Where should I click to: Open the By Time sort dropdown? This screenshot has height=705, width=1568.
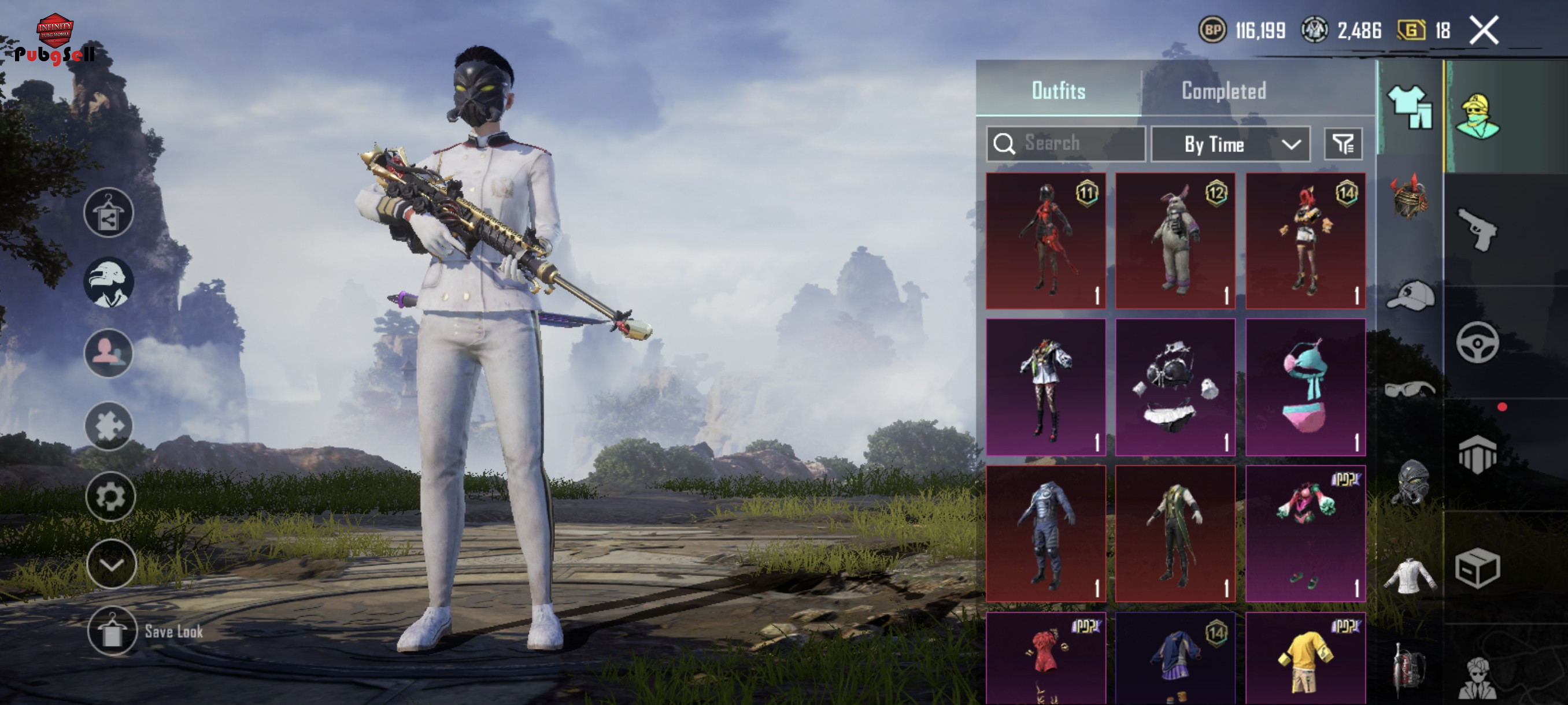1230,144
